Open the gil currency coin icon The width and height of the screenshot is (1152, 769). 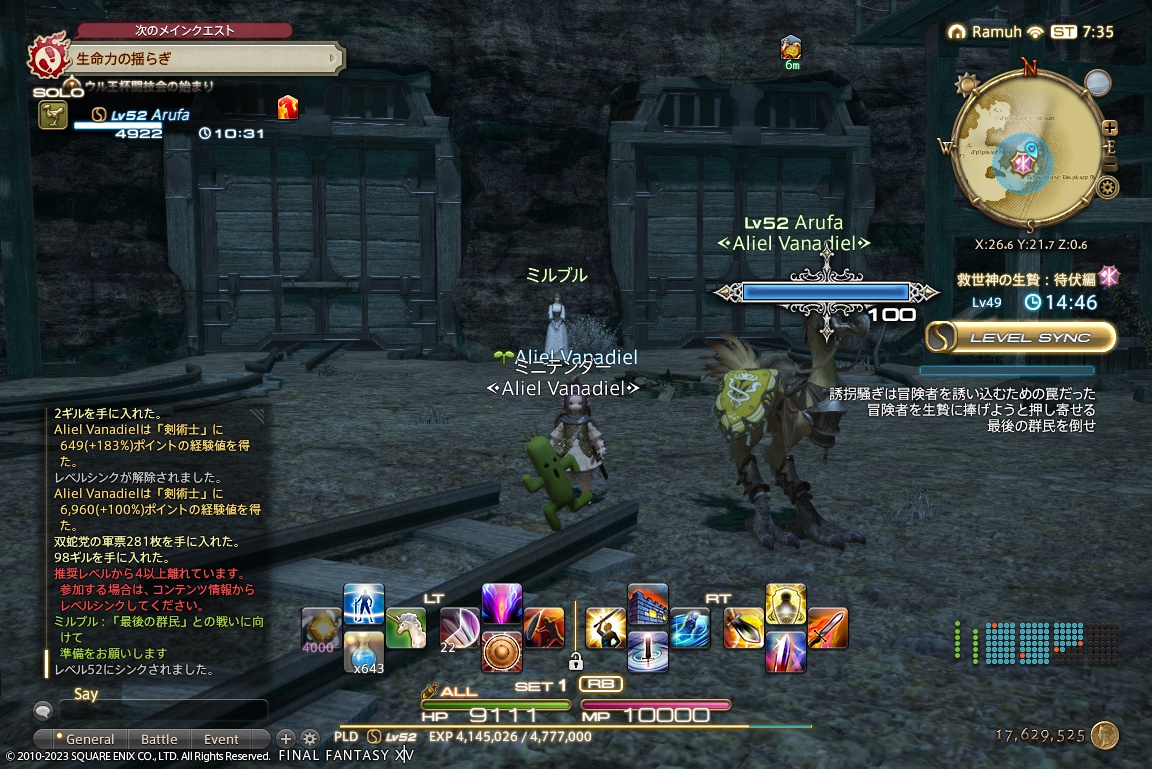1104,736
